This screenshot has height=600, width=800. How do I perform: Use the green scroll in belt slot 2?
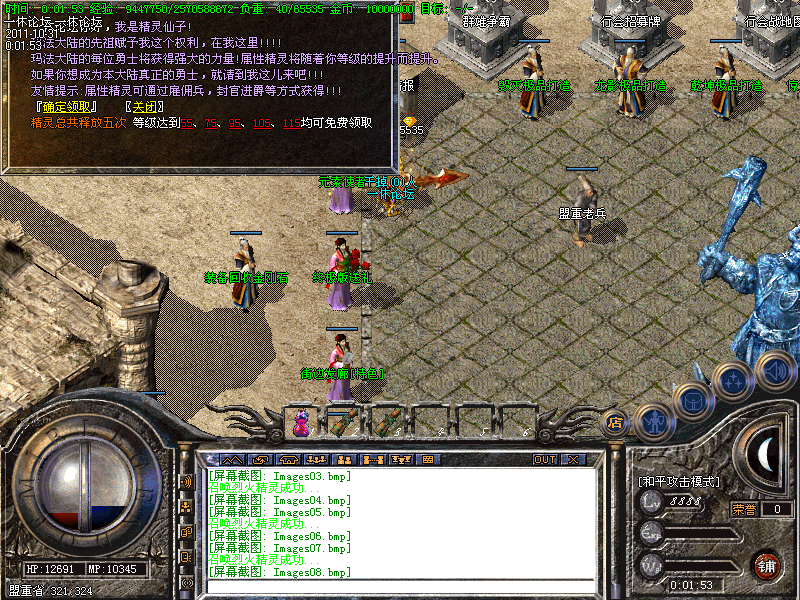click(342, 424)
